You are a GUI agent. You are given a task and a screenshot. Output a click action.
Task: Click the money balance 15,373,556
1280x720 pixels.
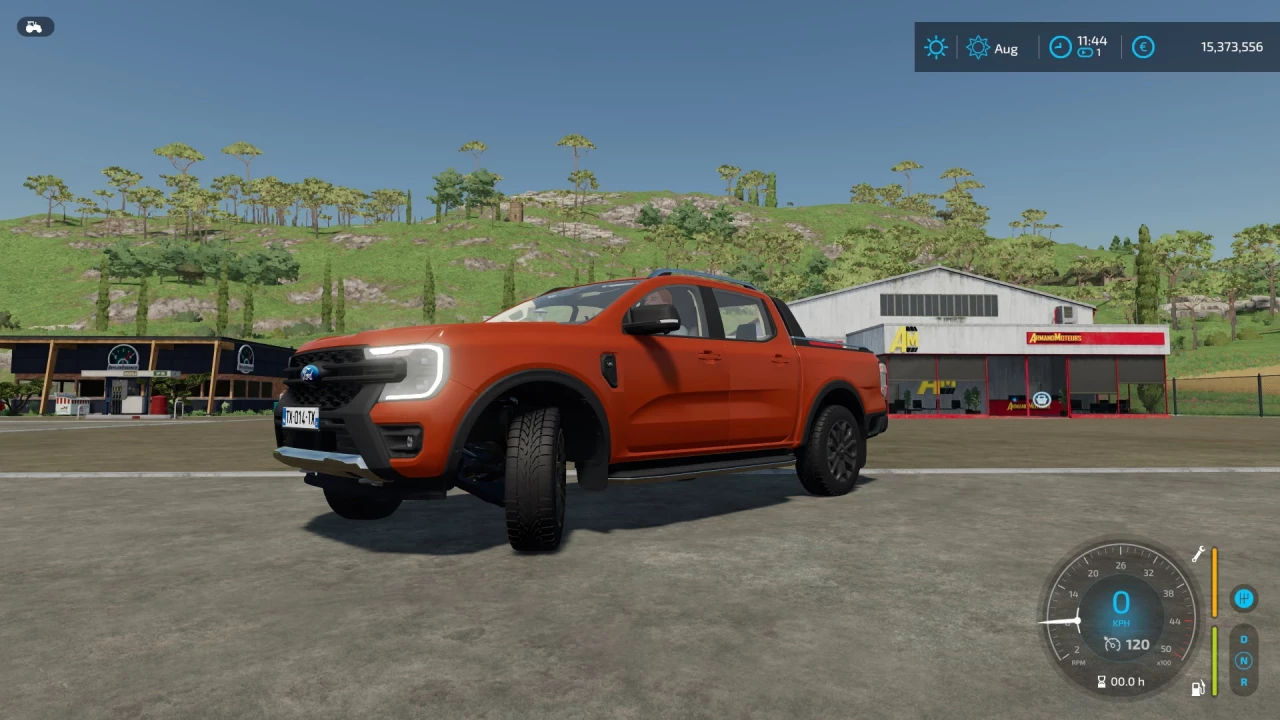1231,47
